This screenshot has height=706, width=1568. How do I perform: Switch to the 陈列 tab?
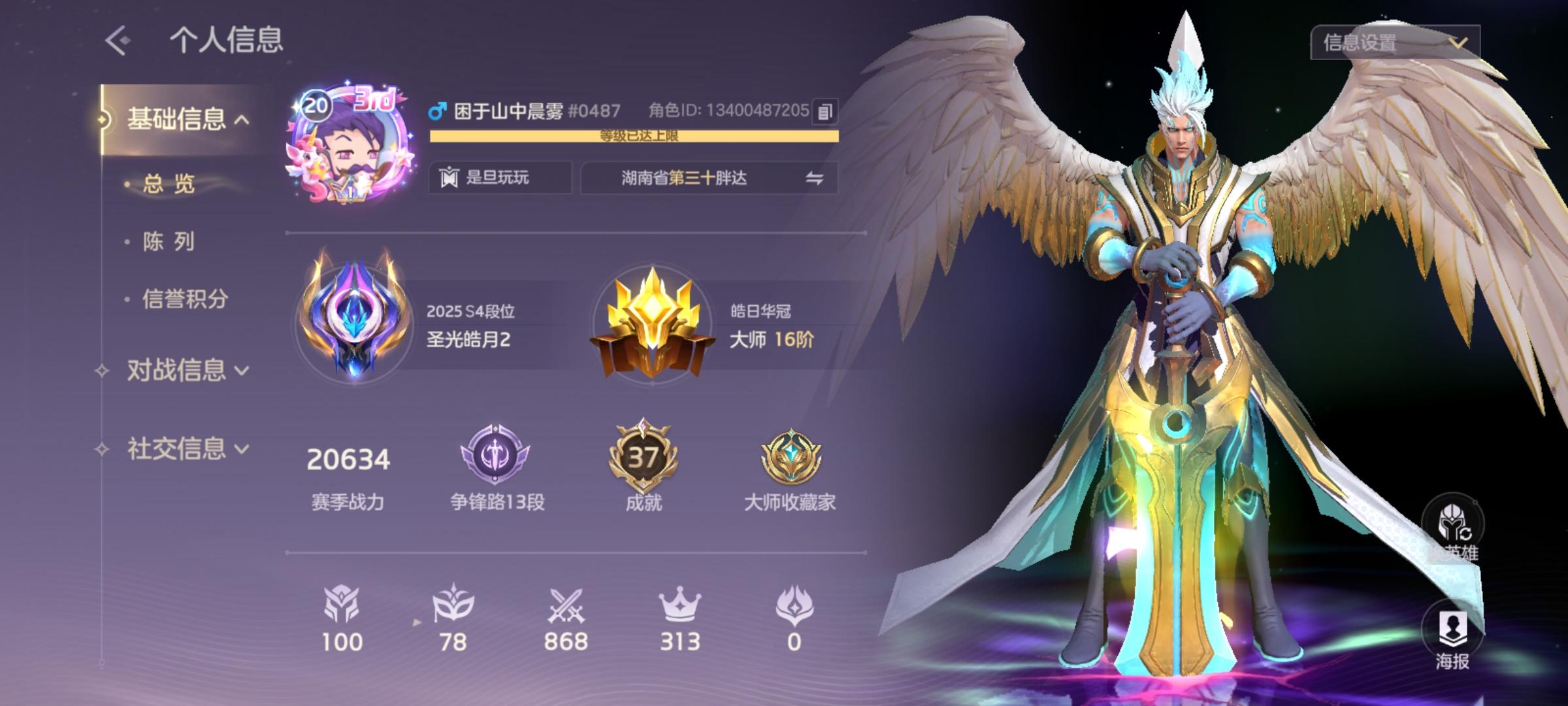click(165, 242)
